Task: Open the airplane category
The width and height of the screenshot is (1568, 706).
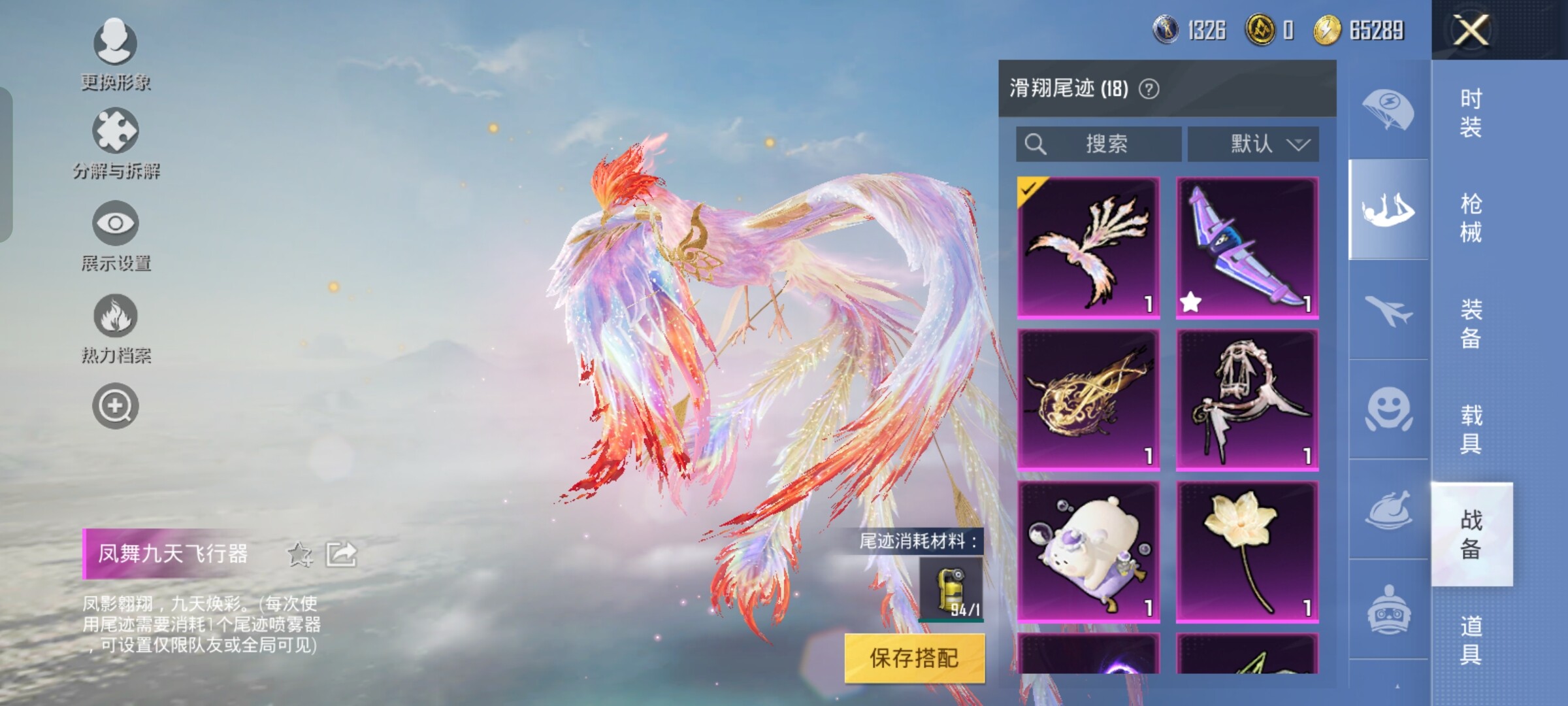Action: tap(1388, 310)
